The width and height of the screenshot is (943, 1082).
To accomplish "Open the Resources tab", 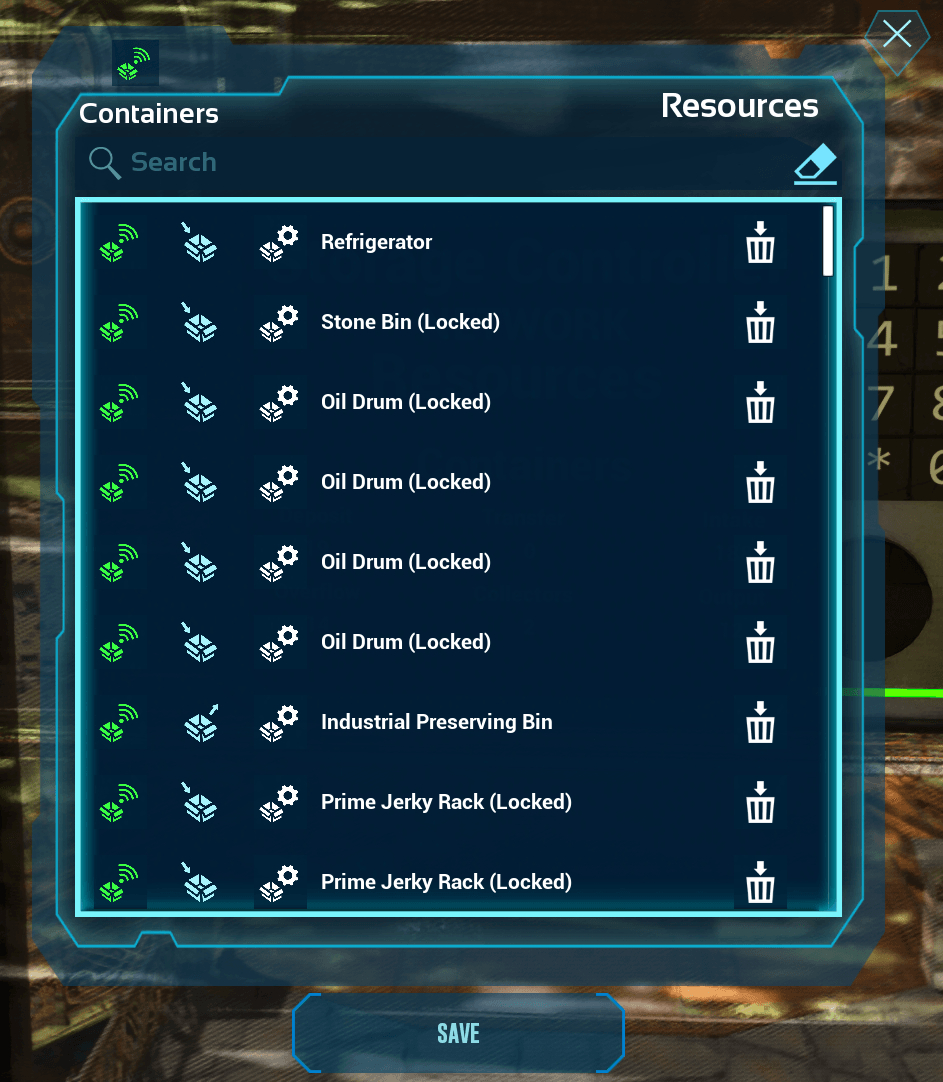I will point(740,106).
